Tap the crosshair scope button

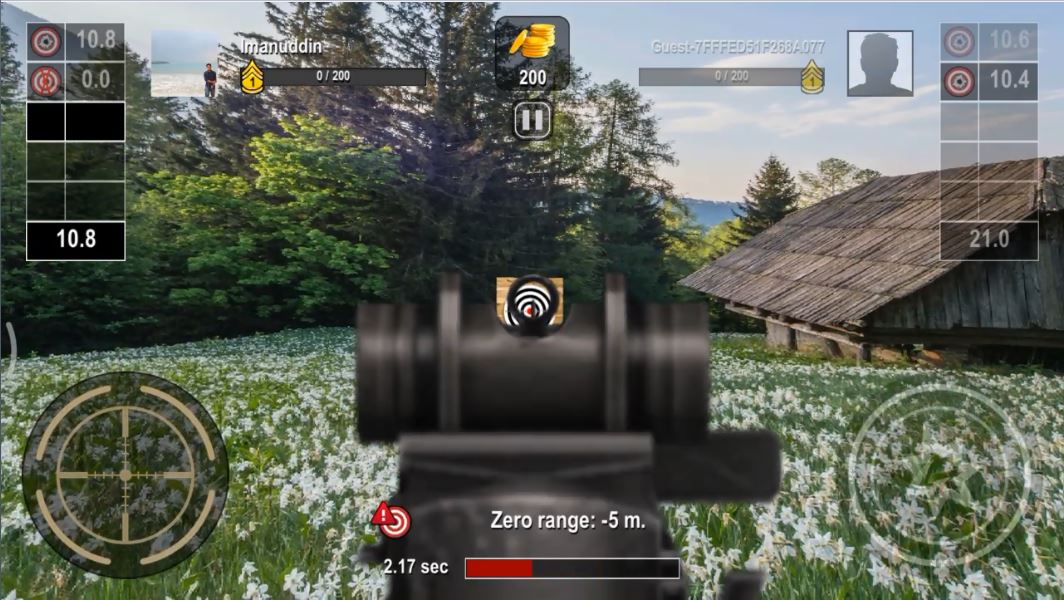[x=125, y=474]
